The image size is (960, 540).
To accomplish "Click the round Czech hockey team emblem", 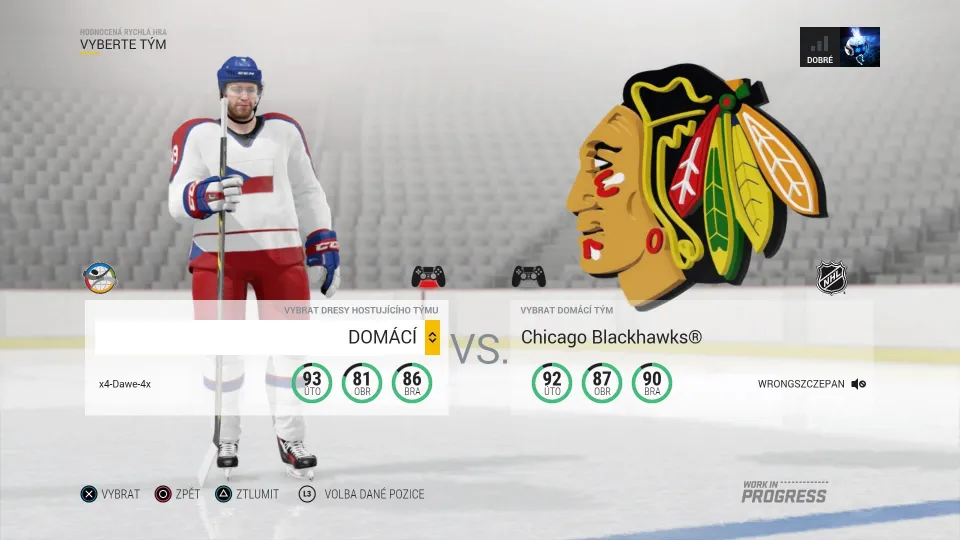I will (x=100, y=278).
